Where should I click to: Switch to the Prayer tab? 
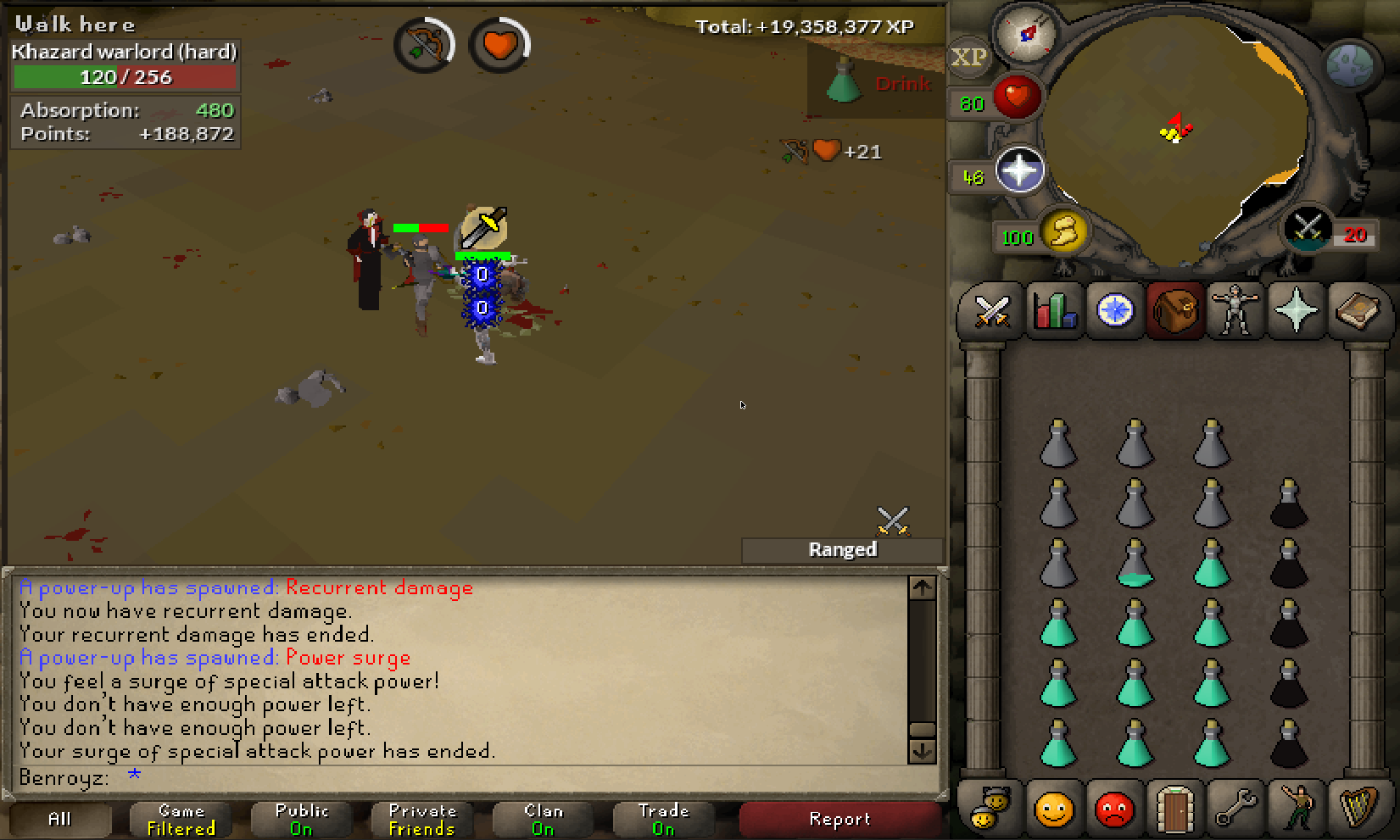click(x=1297, y=311)
